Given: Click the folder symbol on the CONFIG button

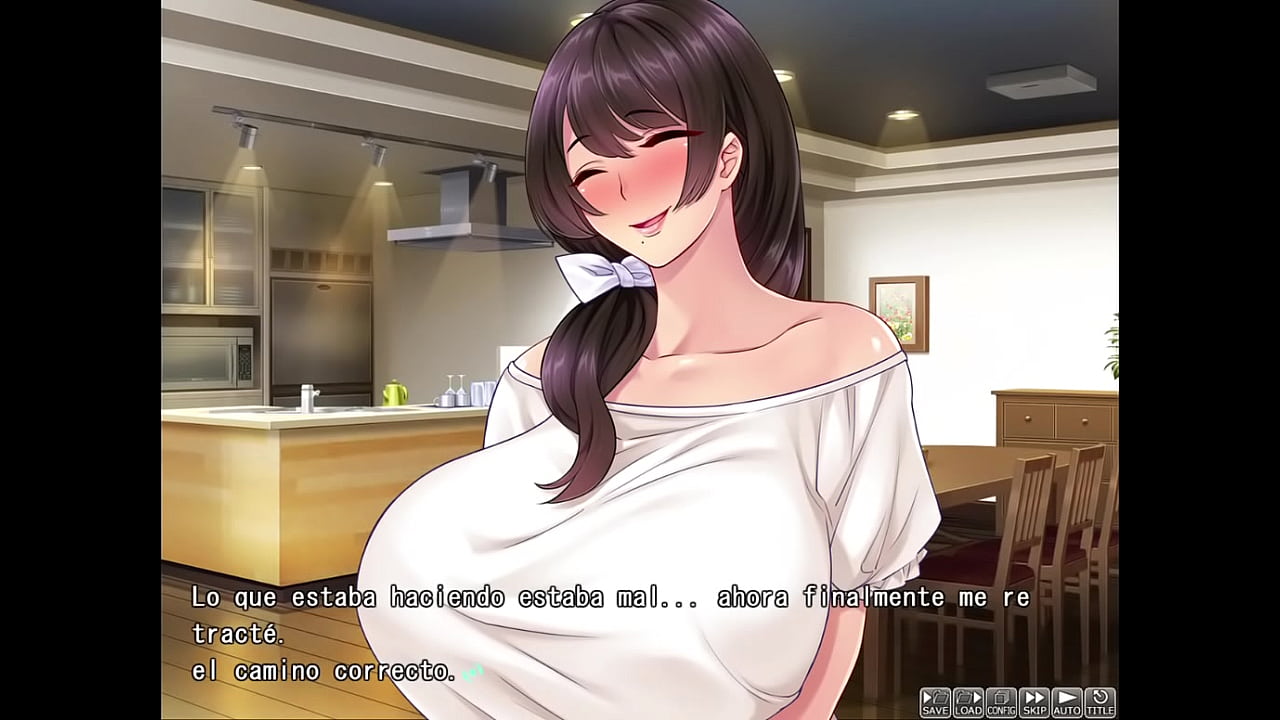Looking at the screenshot, I should tap(1001, 697).
